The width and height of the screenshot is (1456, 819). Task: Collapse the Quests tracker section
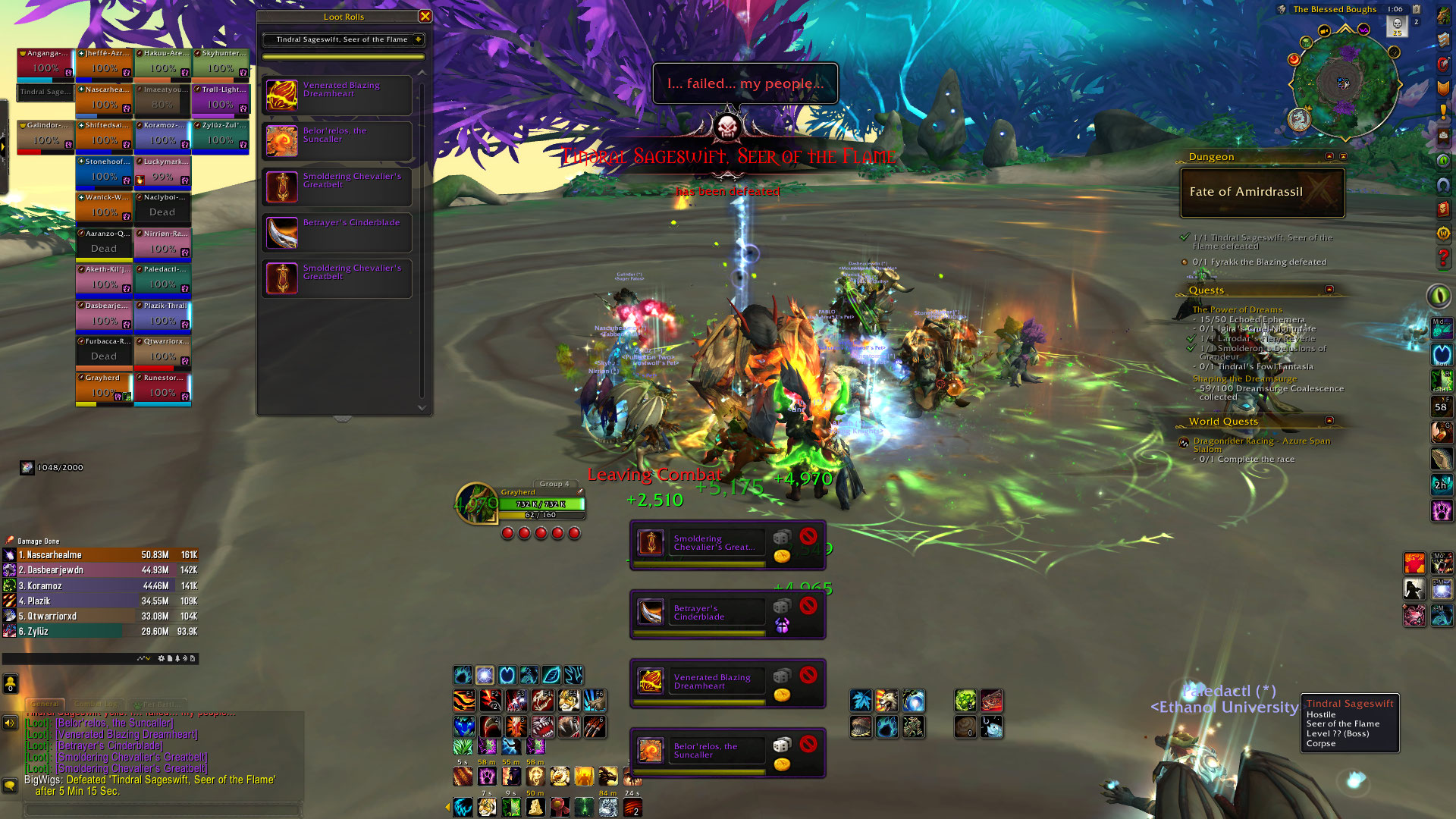coord(1329,290)
